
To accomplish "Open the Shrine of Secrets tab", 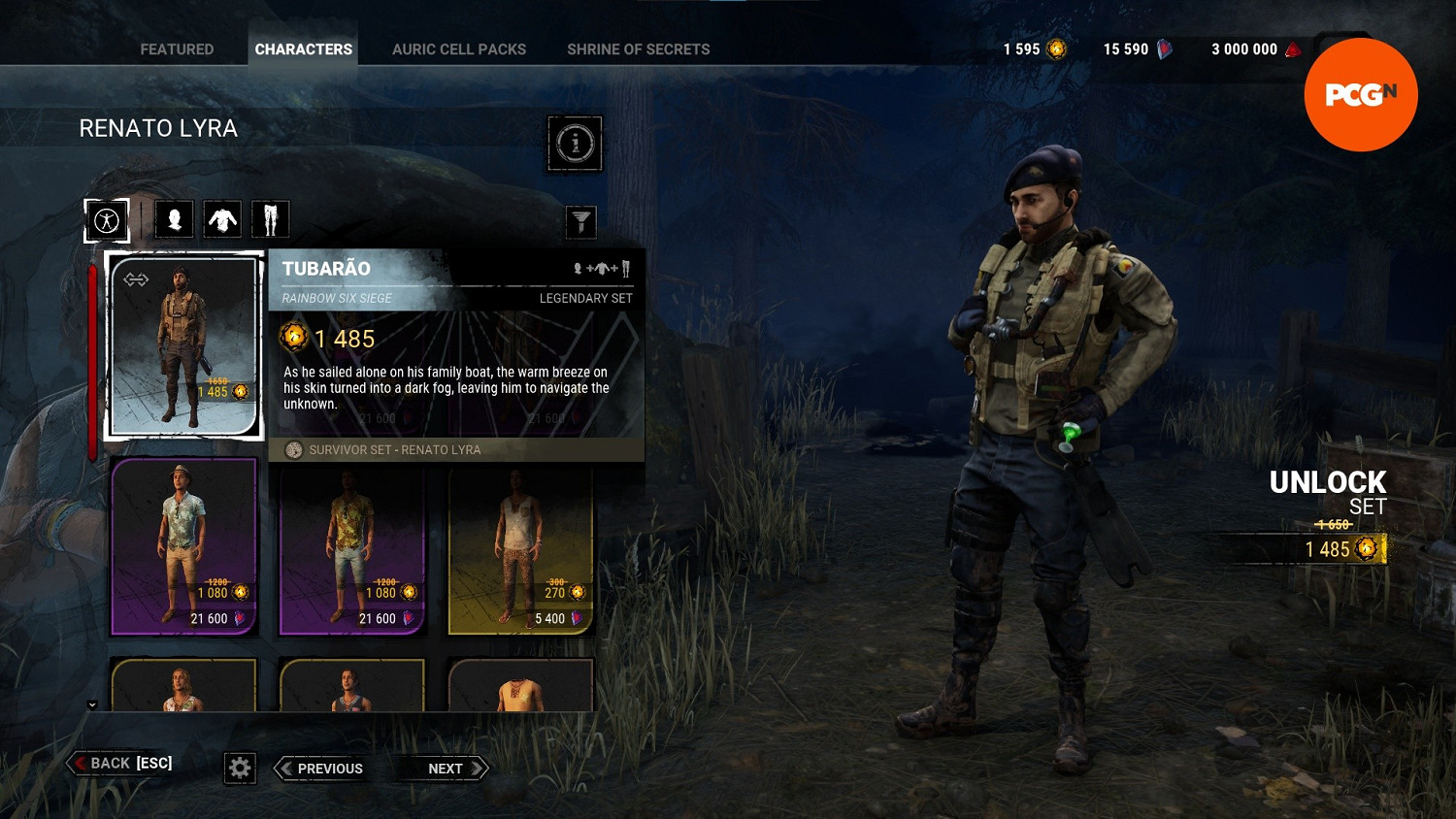I will point(638,49).
